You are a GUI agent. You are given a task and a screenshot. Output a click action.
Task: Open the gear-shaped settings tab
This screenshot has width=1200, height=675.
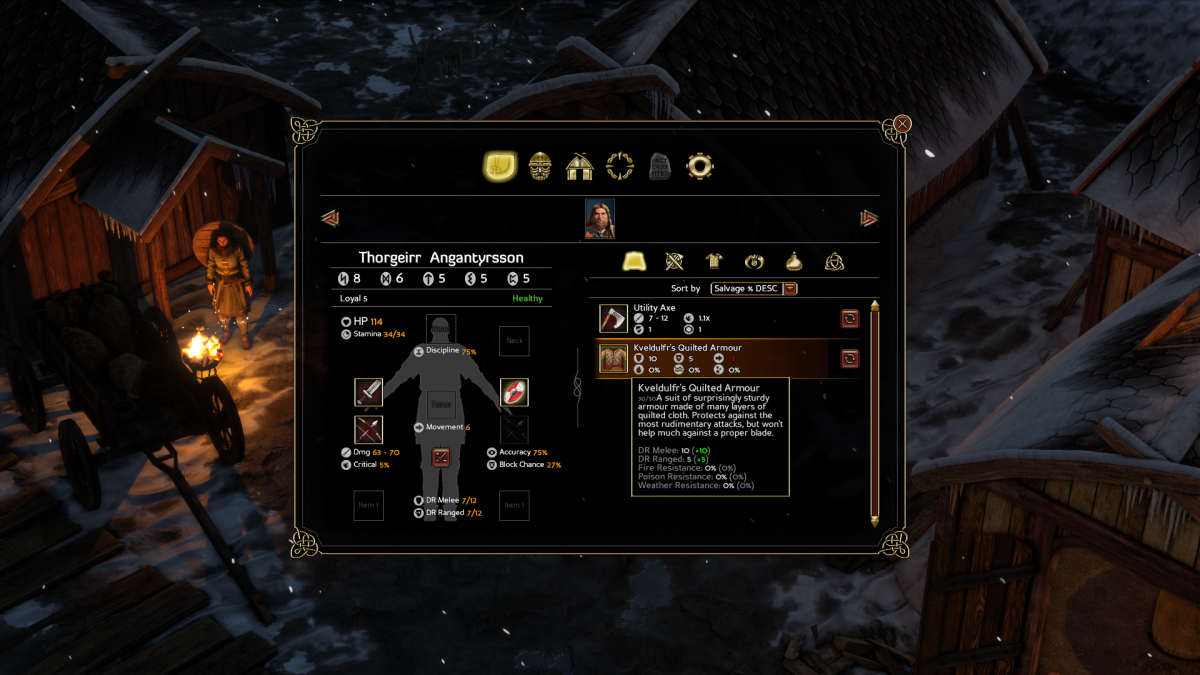pos(699,166)
